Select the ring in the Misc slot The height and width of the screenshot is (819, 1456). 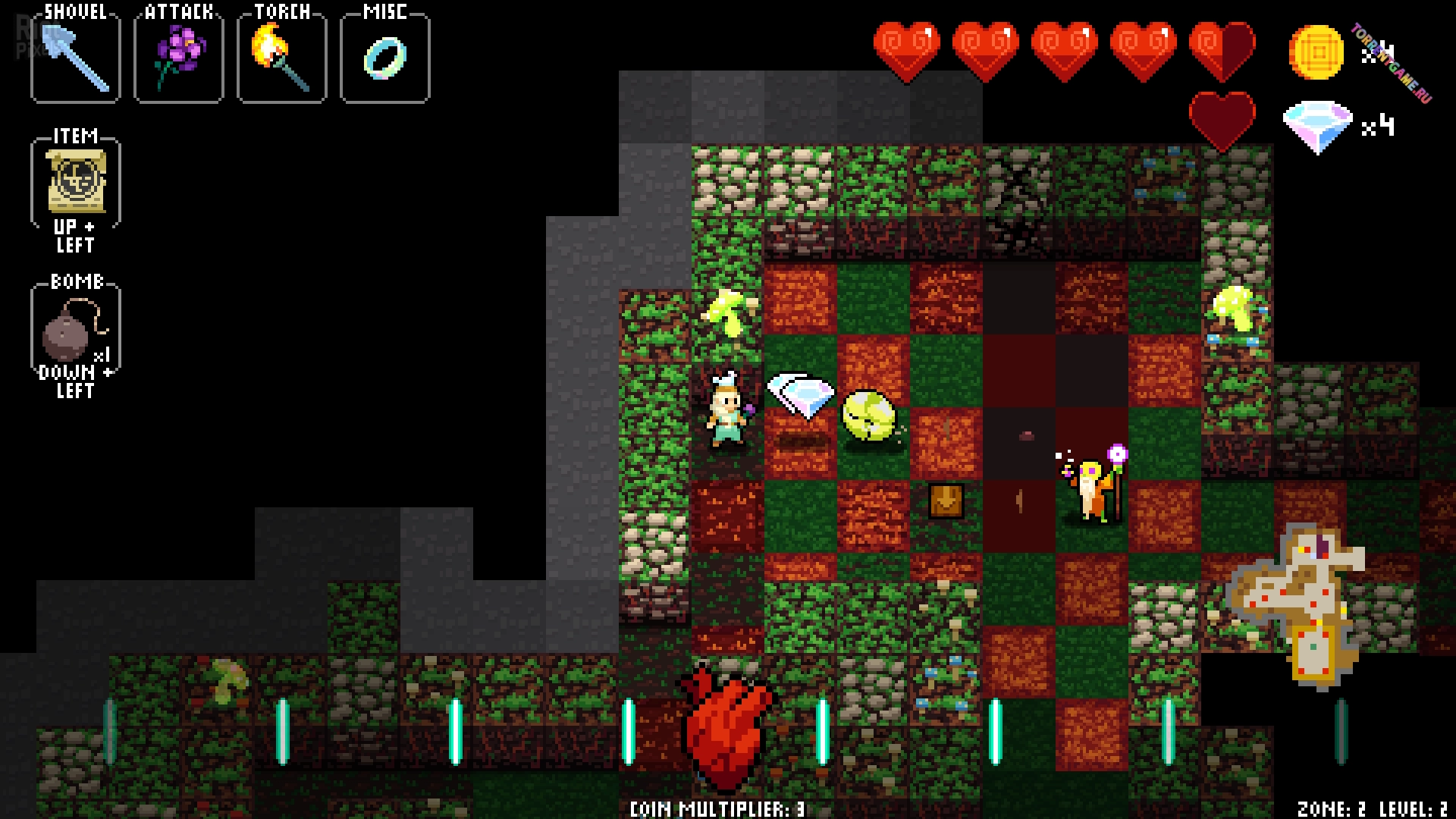click(385, 59)
